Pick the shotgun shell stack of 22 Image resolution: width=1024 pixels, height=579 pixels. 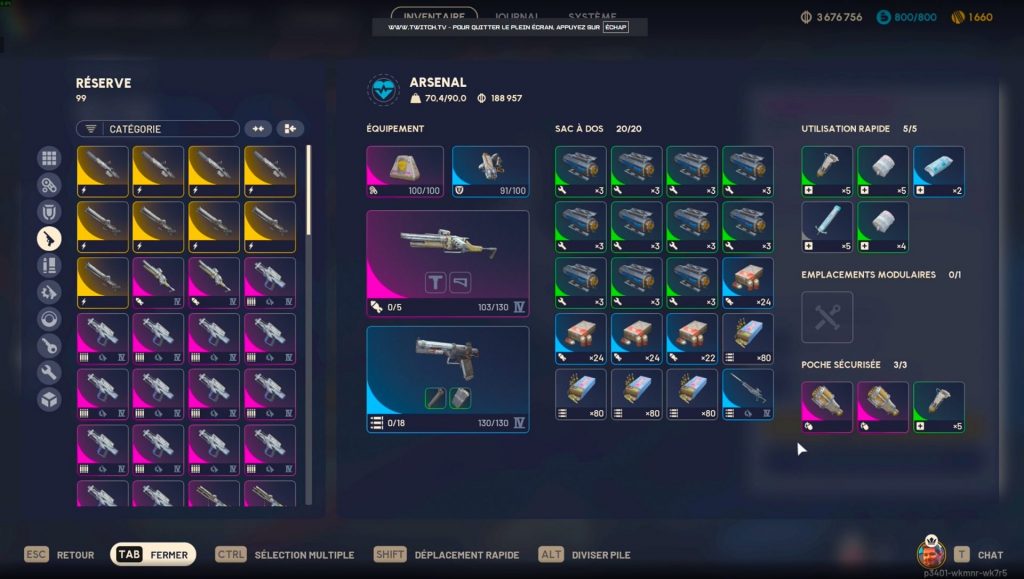[x=692, y=339]
